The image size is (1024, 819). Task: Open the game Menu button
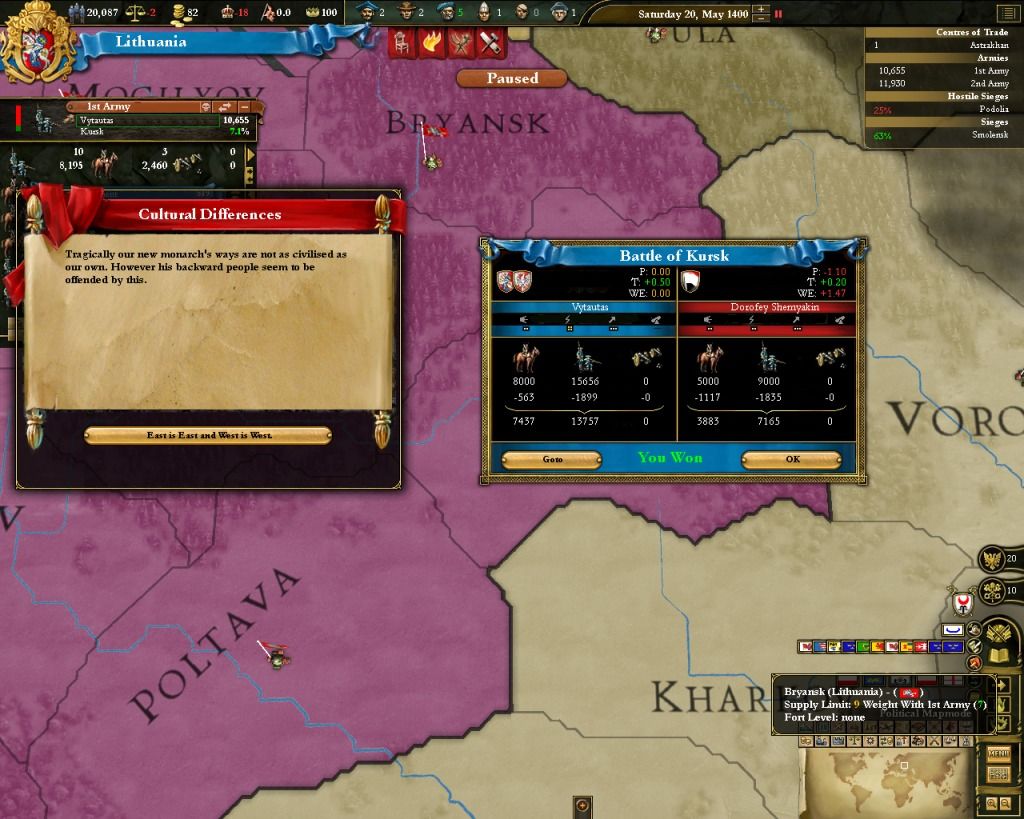[998, 753]
